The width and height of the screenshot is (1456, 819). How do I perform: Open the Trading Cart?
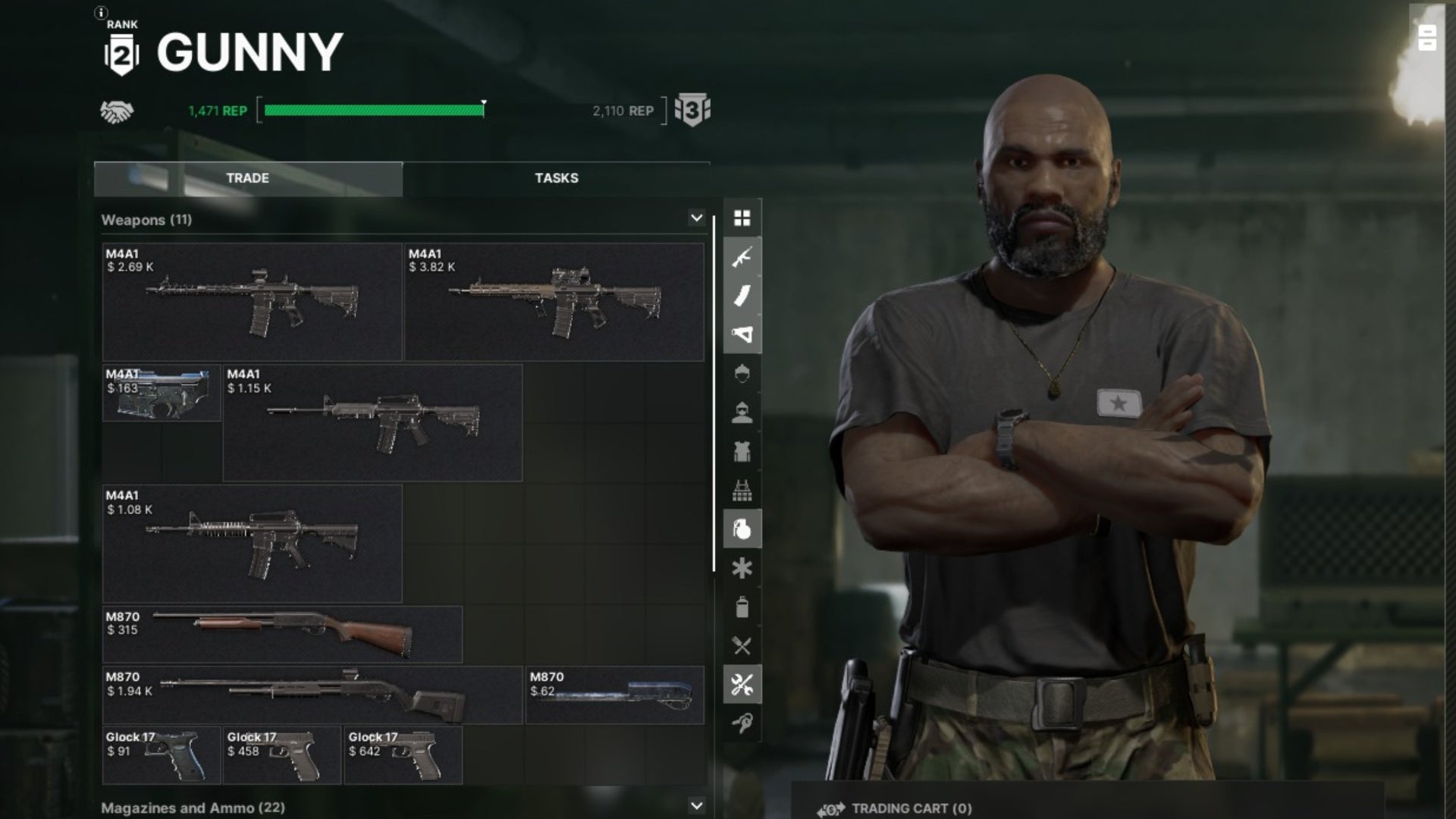coord(910,808)
